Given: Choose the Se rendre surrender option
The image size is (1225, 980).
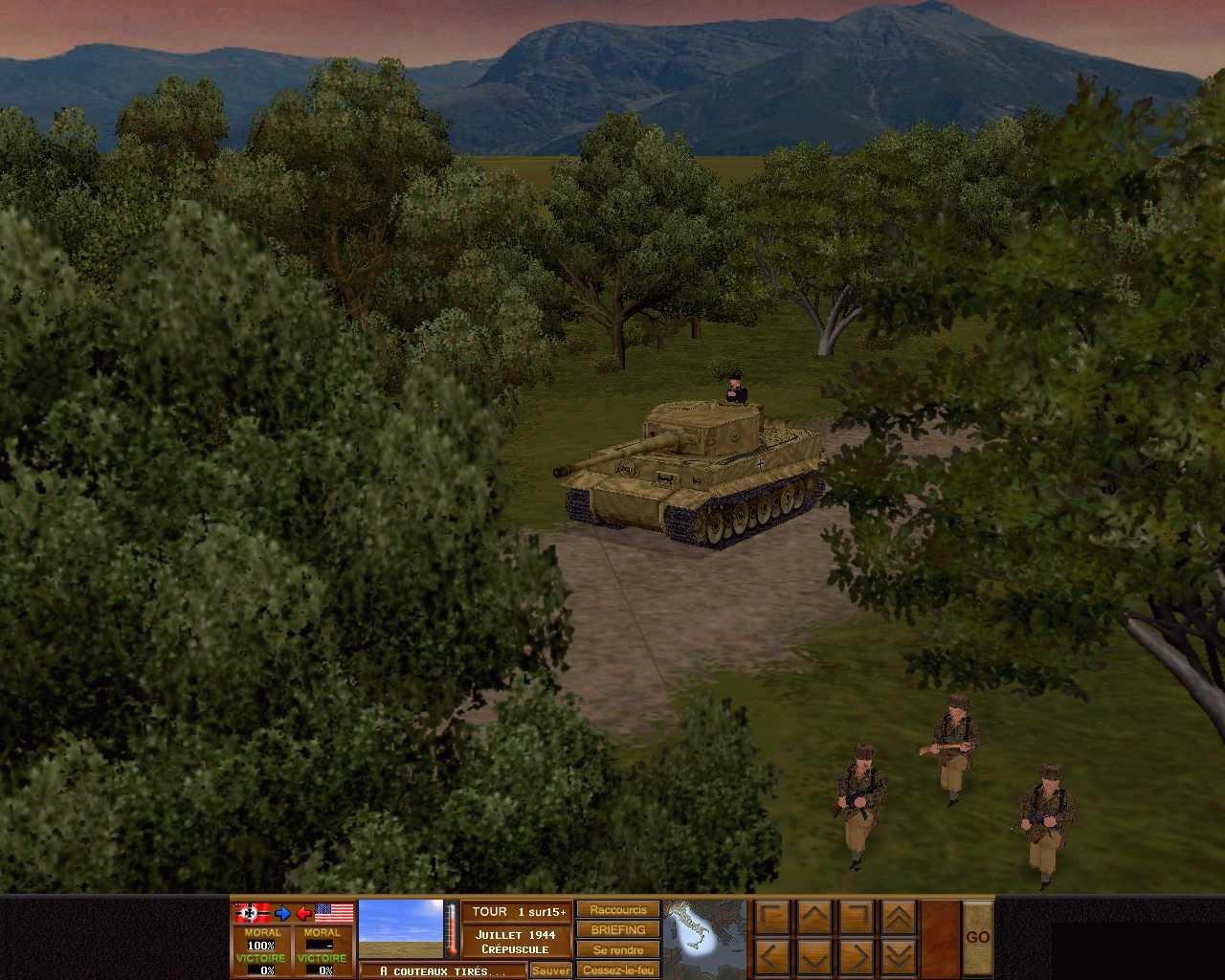Looking at the screenshot, I should [617, 950].
